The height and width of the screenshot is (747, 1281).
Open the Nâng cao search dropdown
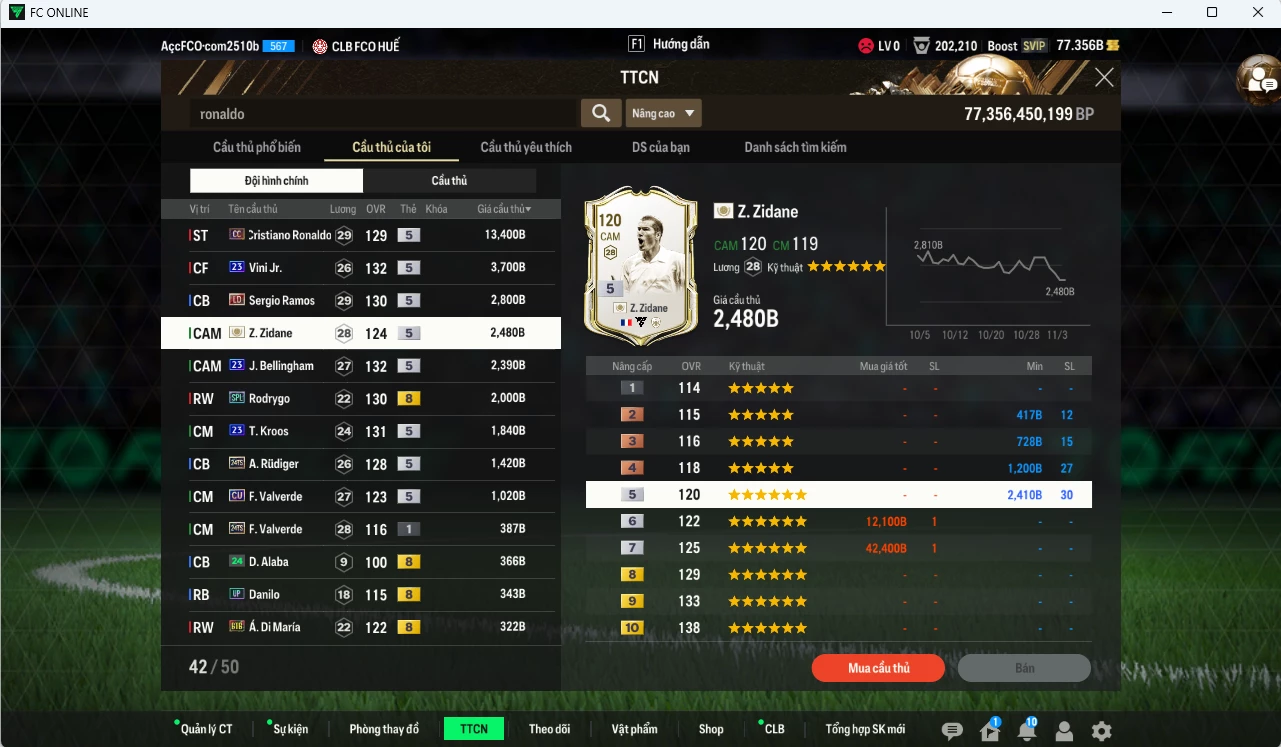coord(662,113)
